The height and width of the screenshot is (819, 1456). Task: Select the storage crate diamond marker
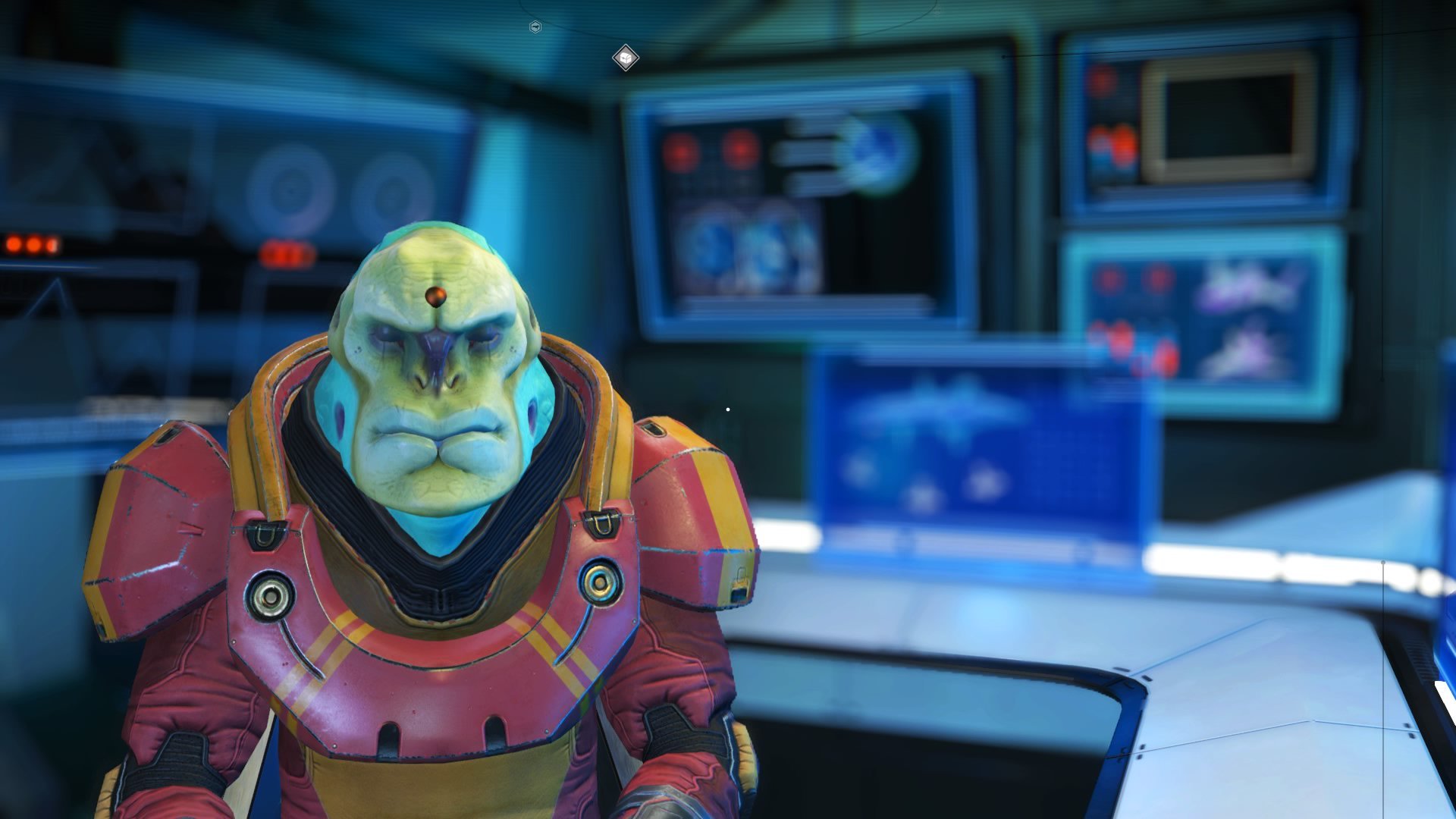(x=625, y=58)
